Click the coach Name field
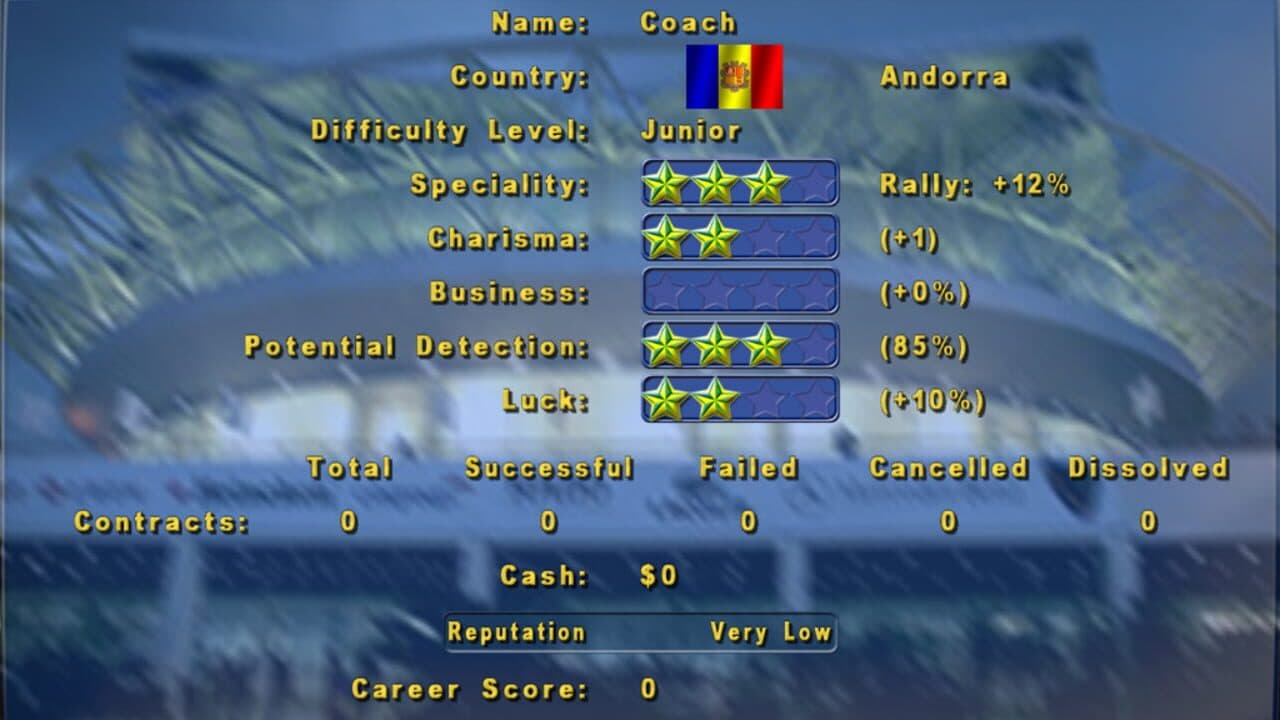Screen dimensions: 1280x720 [690, 21]
